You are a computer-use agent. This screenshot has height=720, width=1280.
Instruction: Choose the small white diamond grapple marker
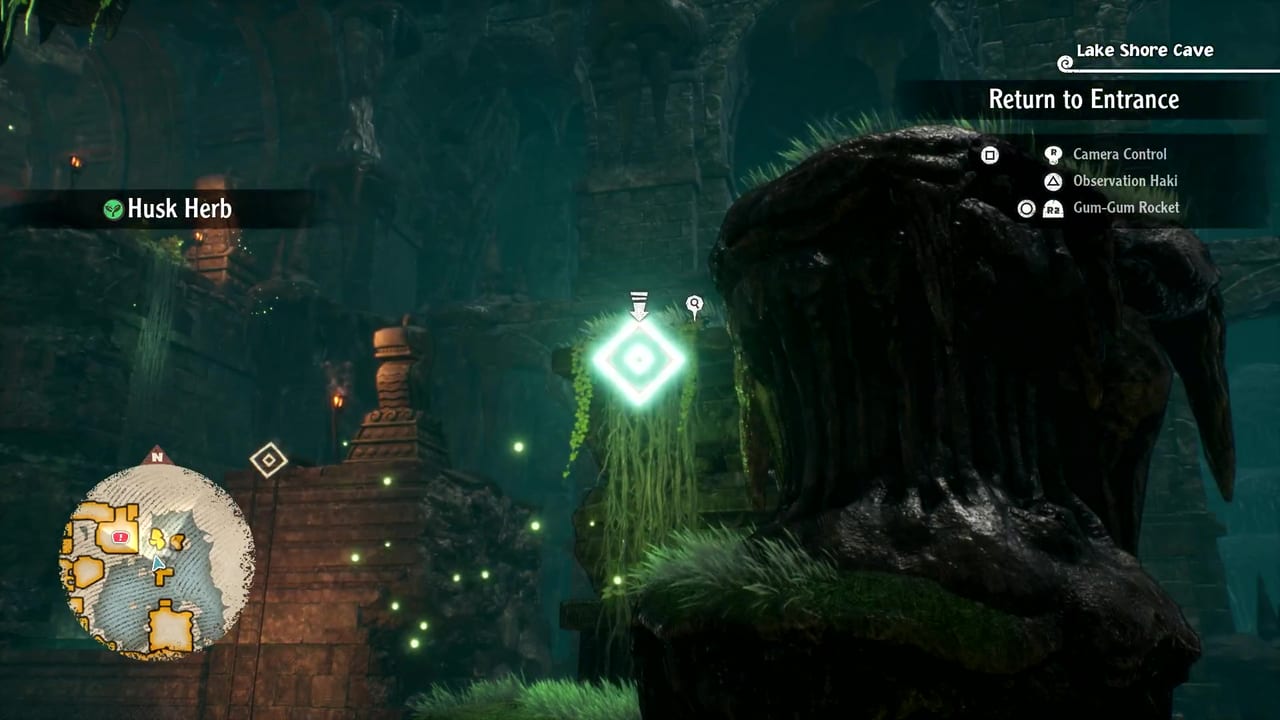(268, 460)
